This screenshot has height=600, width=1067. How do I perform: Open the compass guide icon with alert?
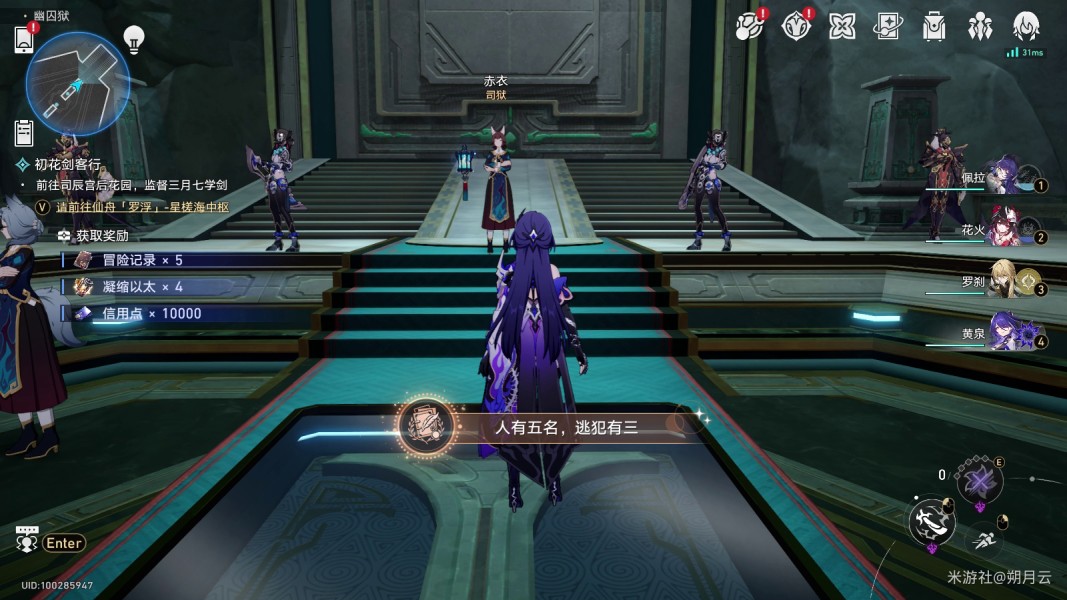795,26
